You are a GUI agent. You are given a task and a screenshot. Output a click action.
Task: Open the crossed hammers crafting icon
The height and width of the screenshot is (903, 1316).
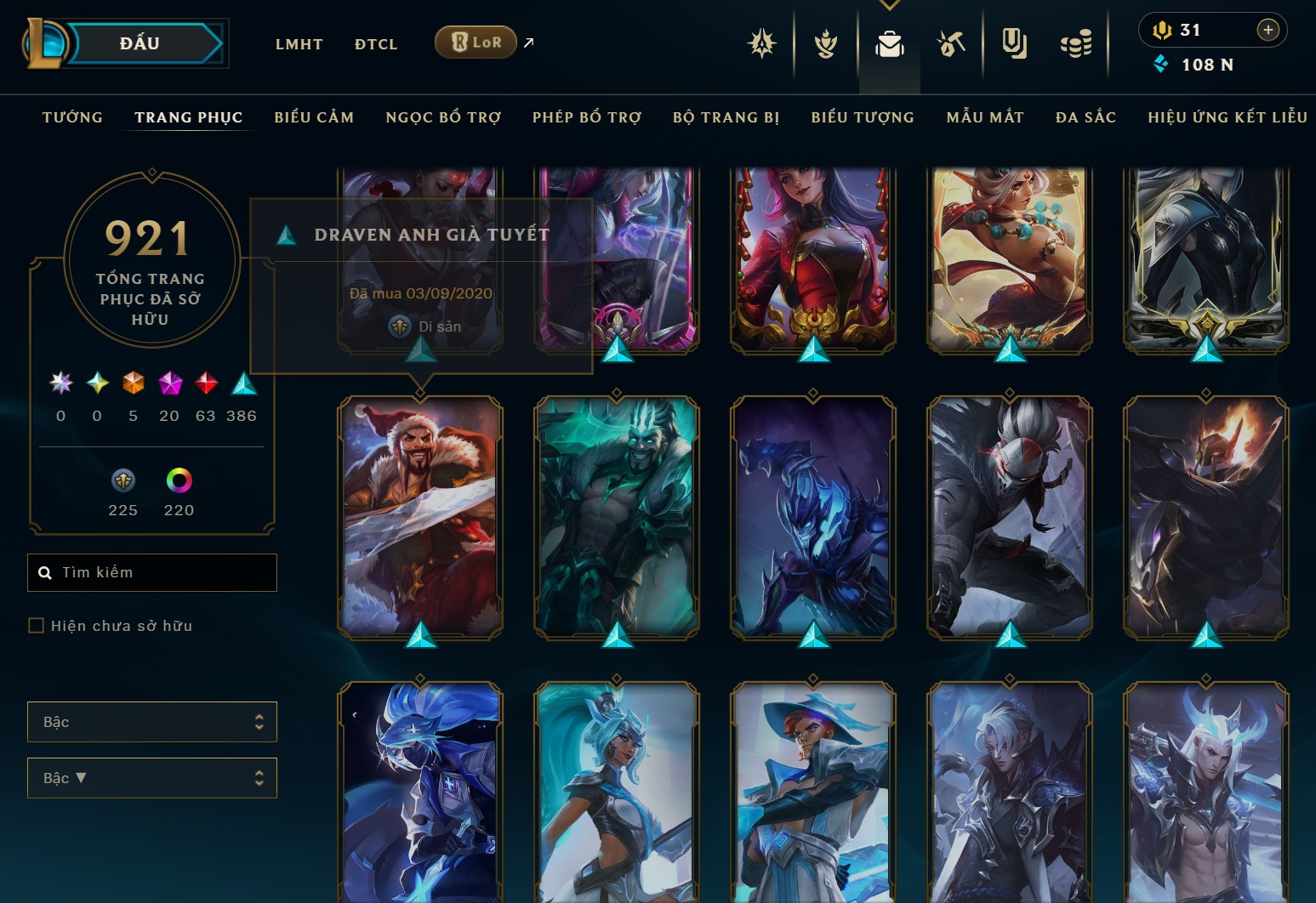point(951,43)
